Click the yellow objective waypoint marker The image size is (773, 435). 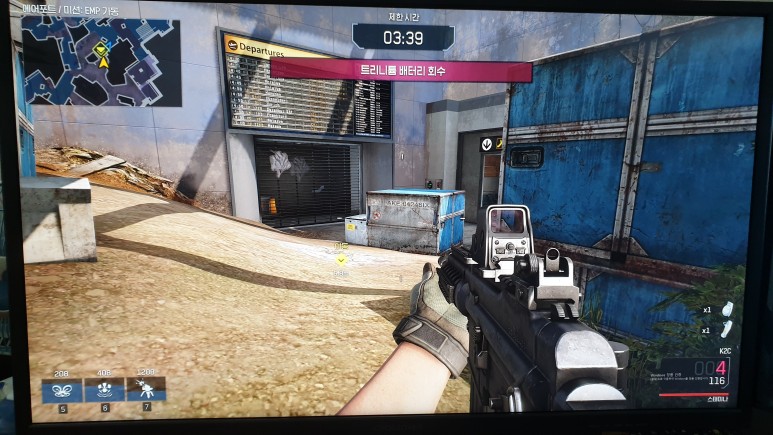(x=341, y=259)
